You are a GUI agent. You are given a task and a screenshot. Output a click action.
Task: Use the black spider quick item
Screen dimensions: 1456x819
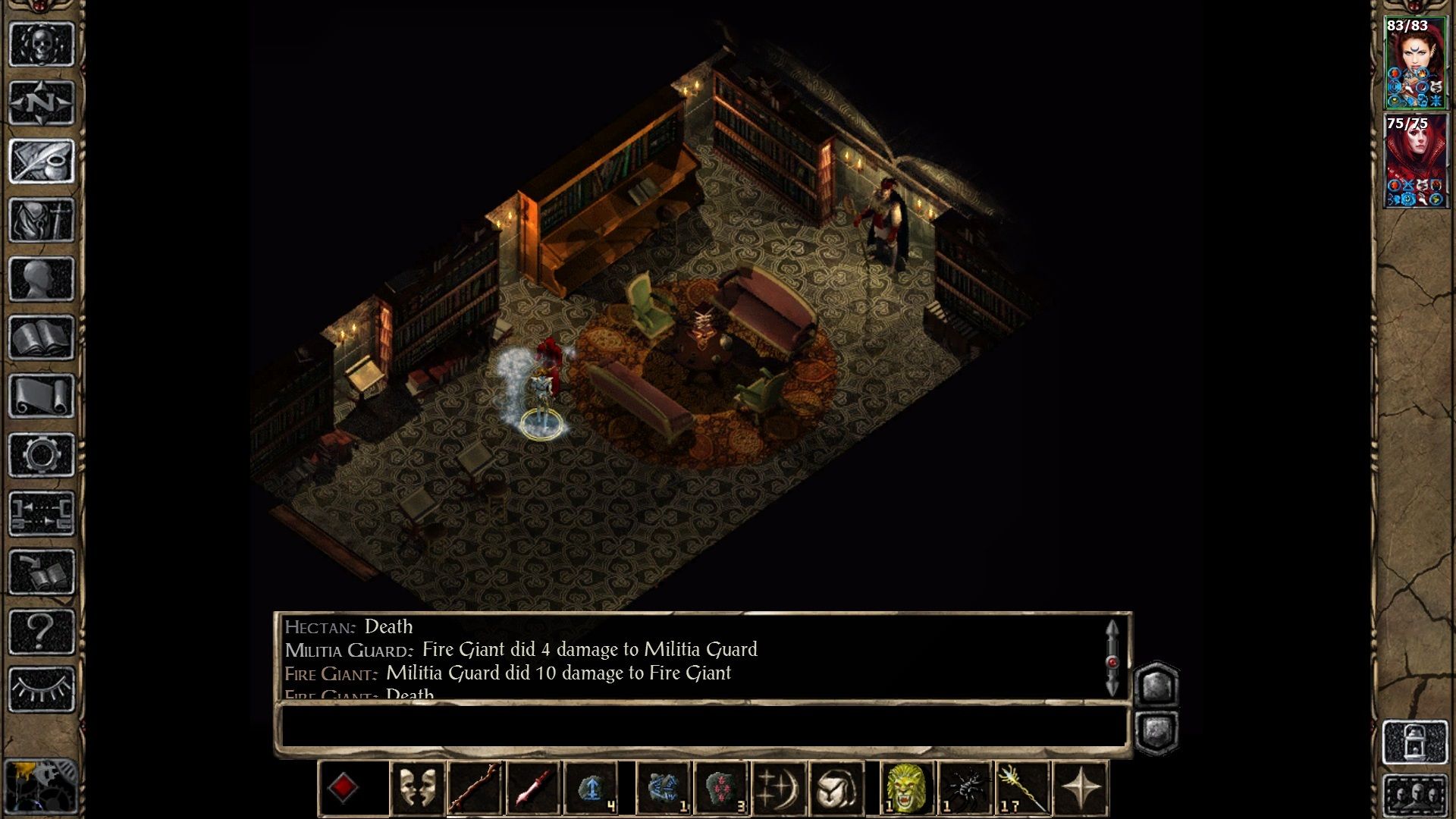pos(965,789)
